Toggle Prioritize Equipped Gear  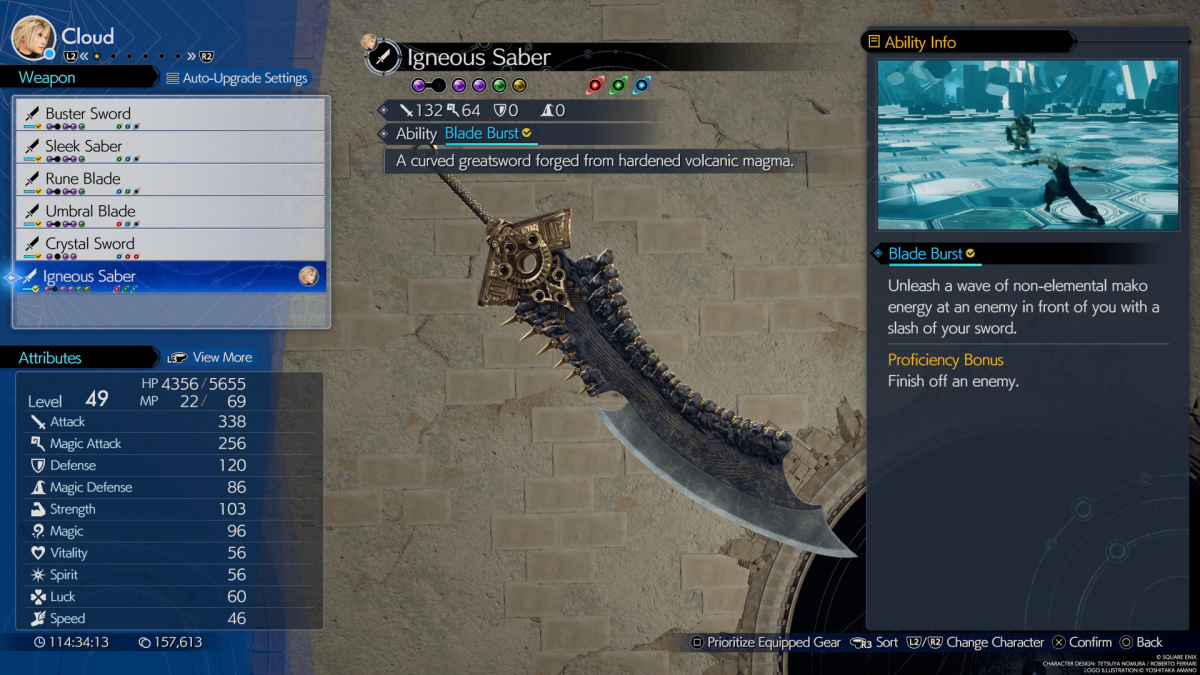pos(765,642)
